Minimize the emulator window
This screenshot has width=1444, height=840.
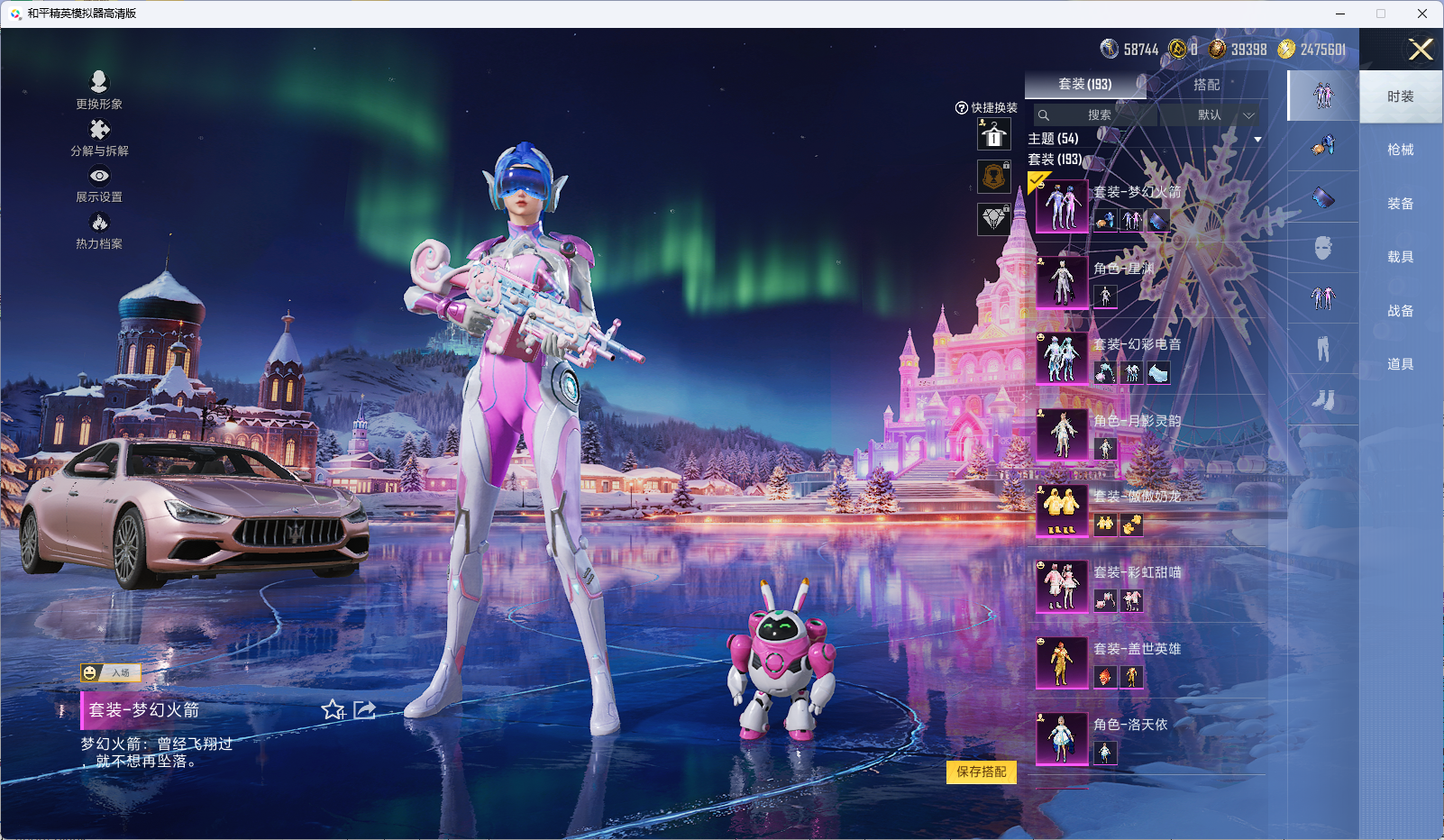tap(1340, 14)
